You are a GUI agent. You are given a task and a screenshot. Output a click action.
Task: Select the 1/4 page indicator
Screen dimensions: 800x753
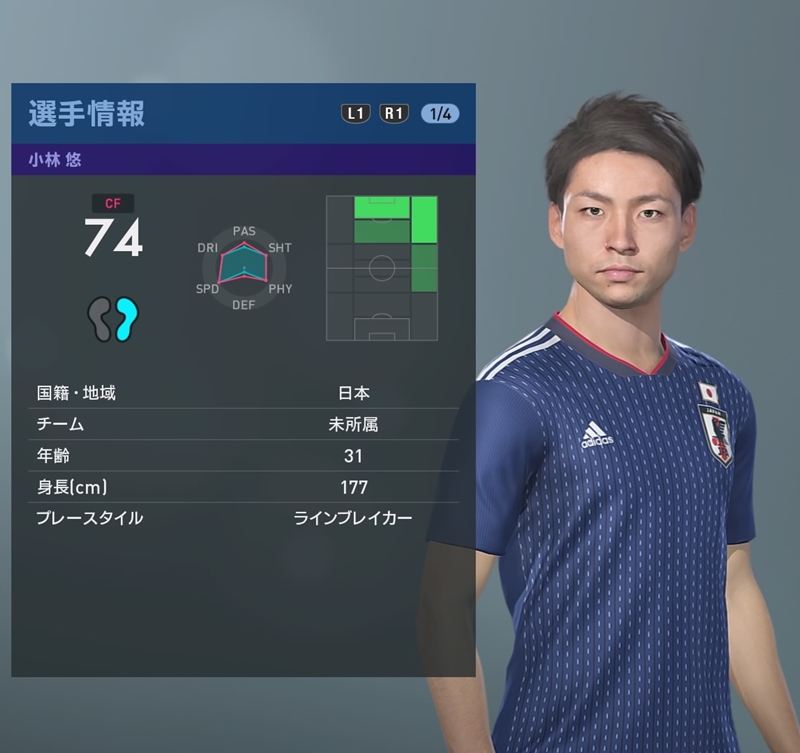[440, 113]
